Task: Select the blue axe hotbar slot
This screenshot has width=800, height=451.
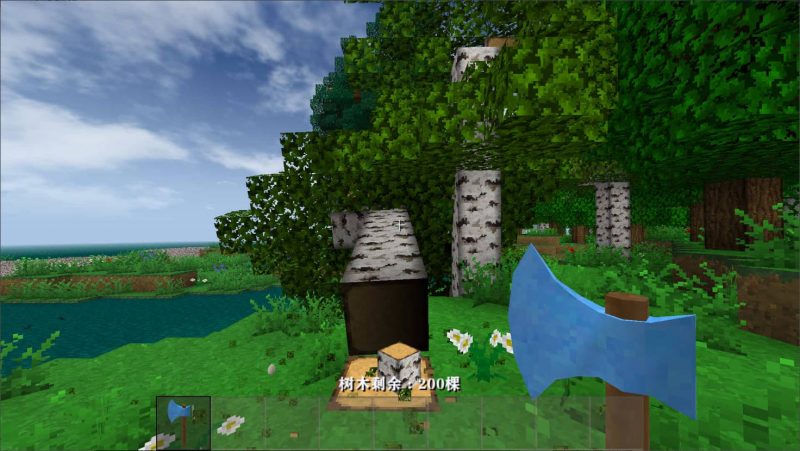Action: 183,421
